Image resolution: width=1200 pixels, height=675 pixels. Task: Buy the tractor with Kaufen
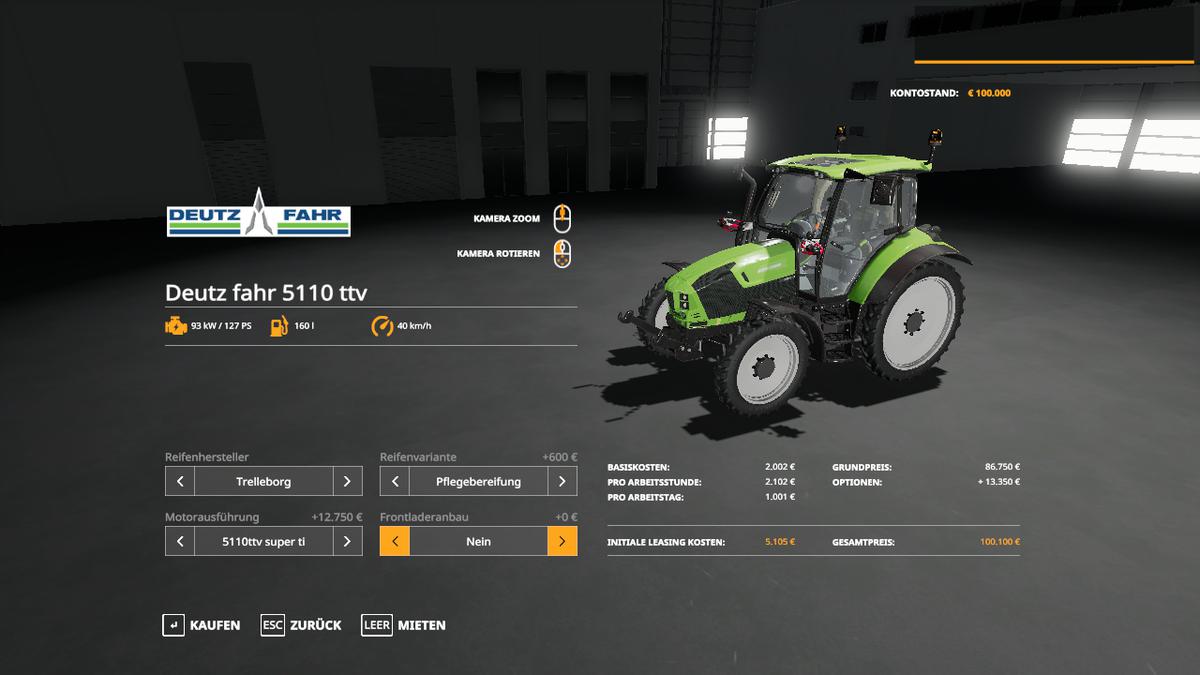202,625
